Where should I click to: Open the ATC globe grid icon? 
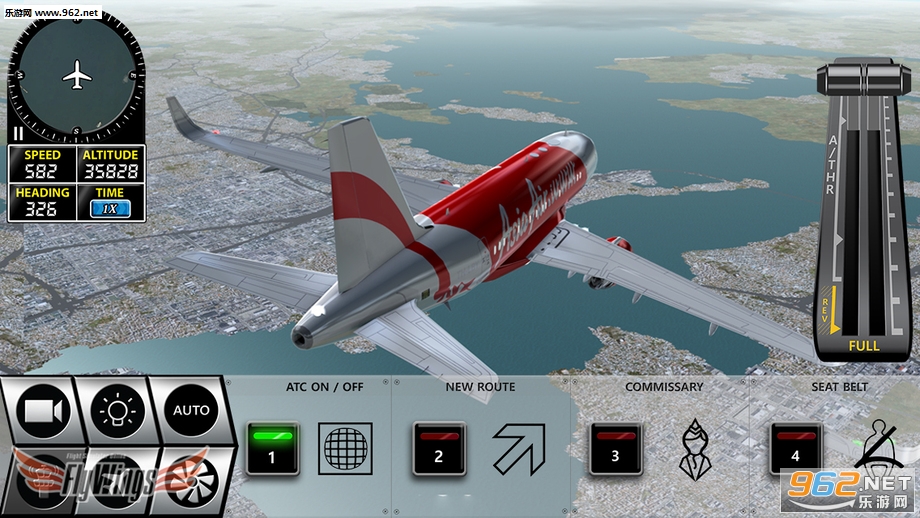click(345, 448)
